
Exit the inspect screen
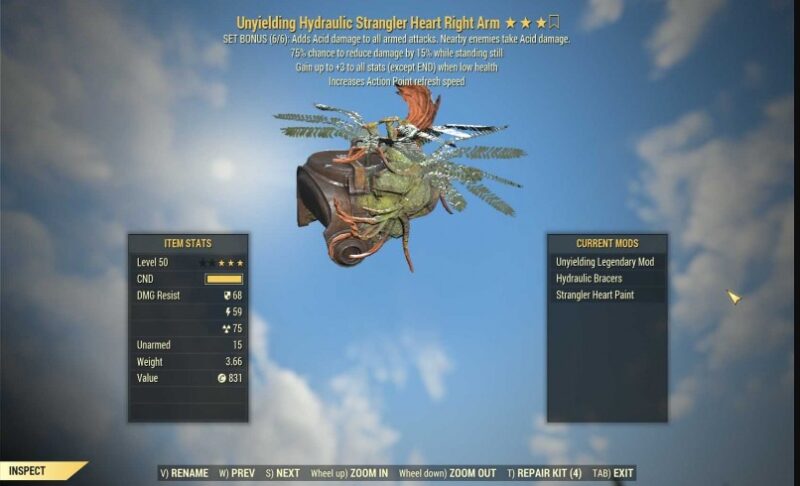click(614, 474)
